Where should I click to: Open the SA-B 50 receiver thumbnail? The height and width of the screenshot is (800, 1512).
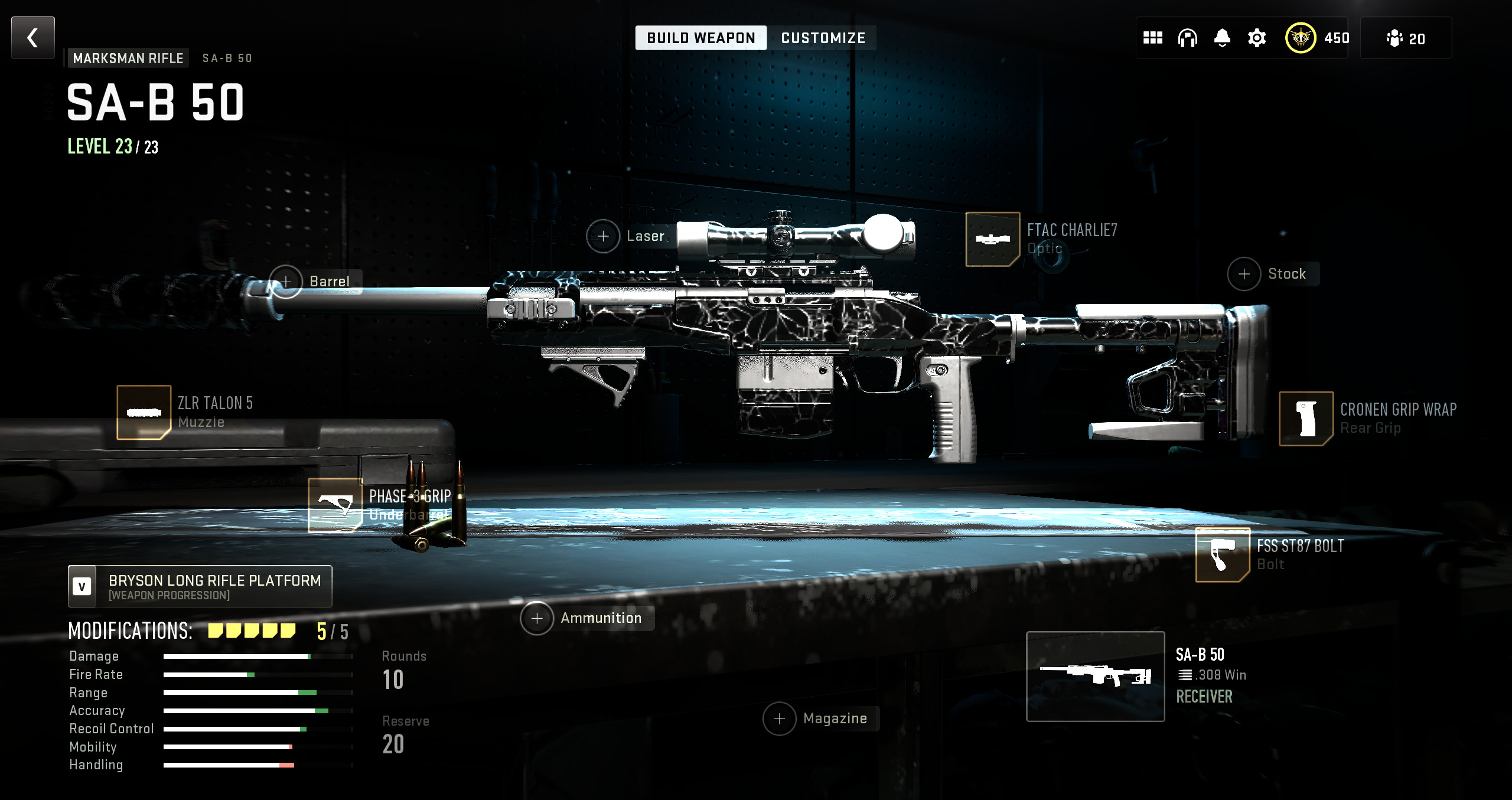click(1095, 676)
